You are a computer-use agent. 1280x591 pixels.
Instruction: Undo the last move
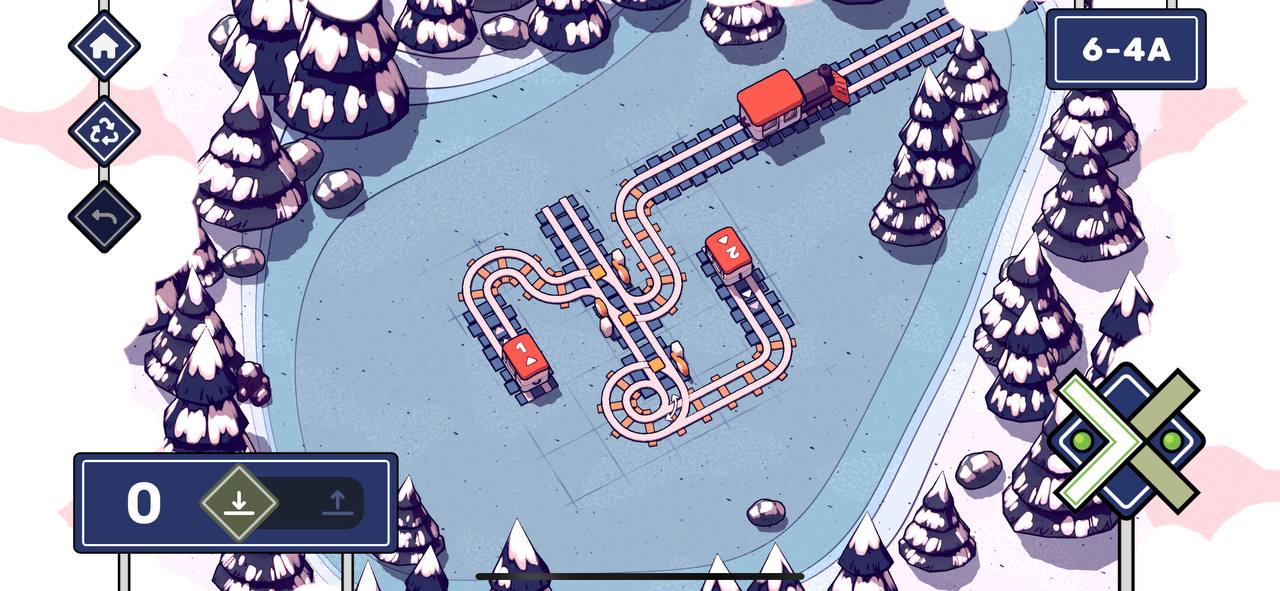pyautogui.click(x=104, y=216)
